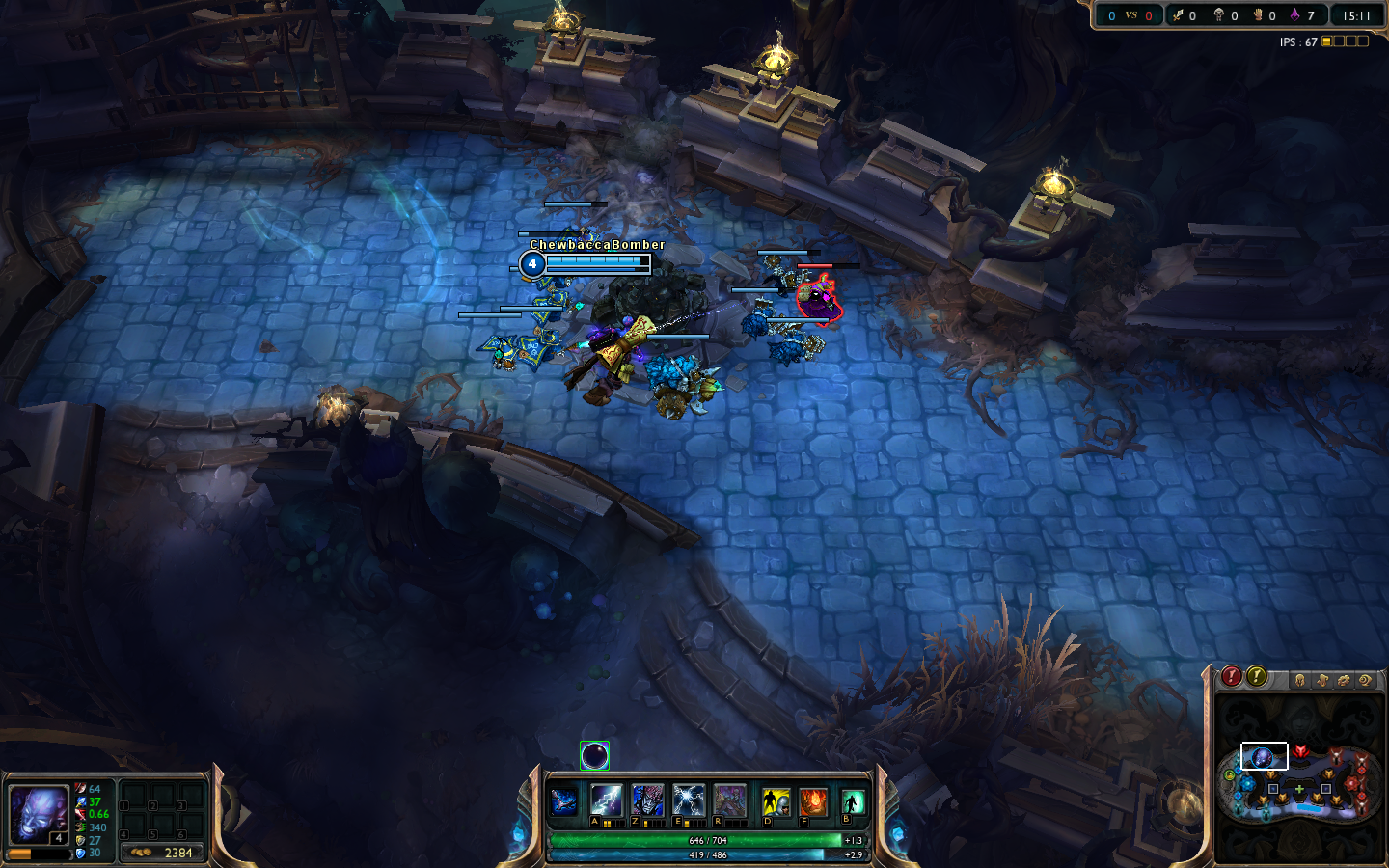This screenshot has height=868, width=1389.
Task: Click the champion portrait
Action: click(39, 812)
